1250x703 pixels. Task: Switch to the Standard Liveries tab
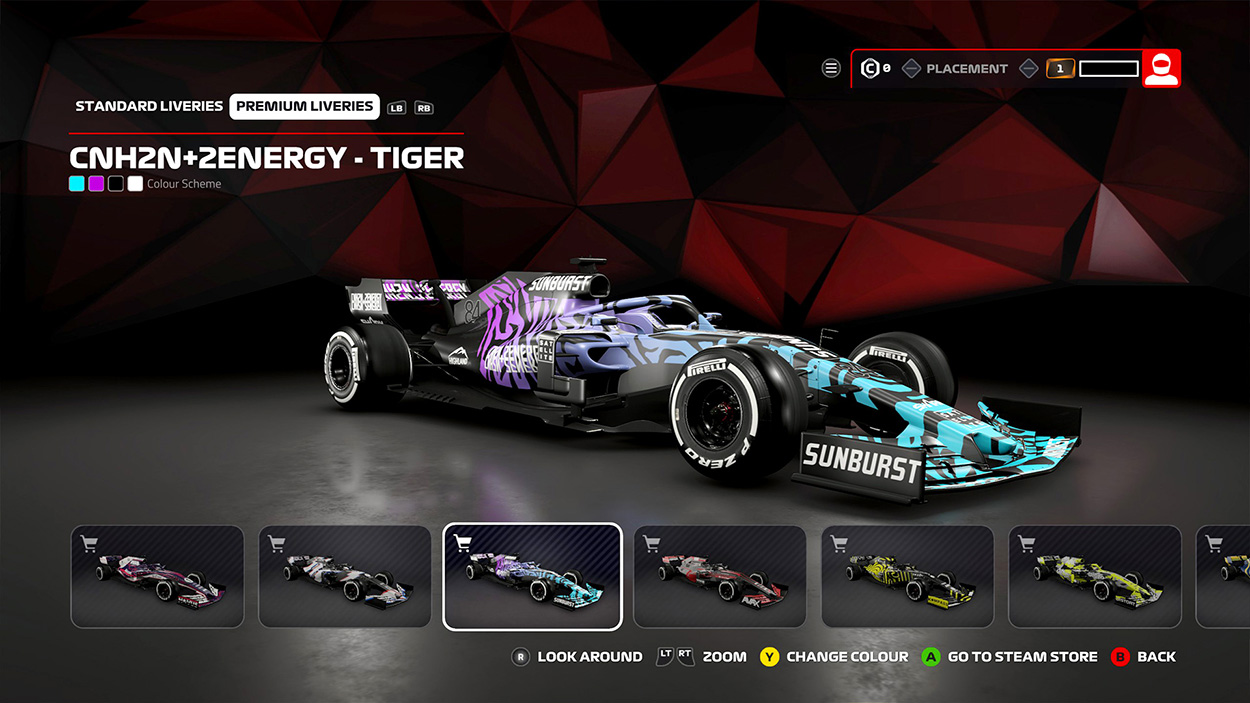tap(149, 106)
